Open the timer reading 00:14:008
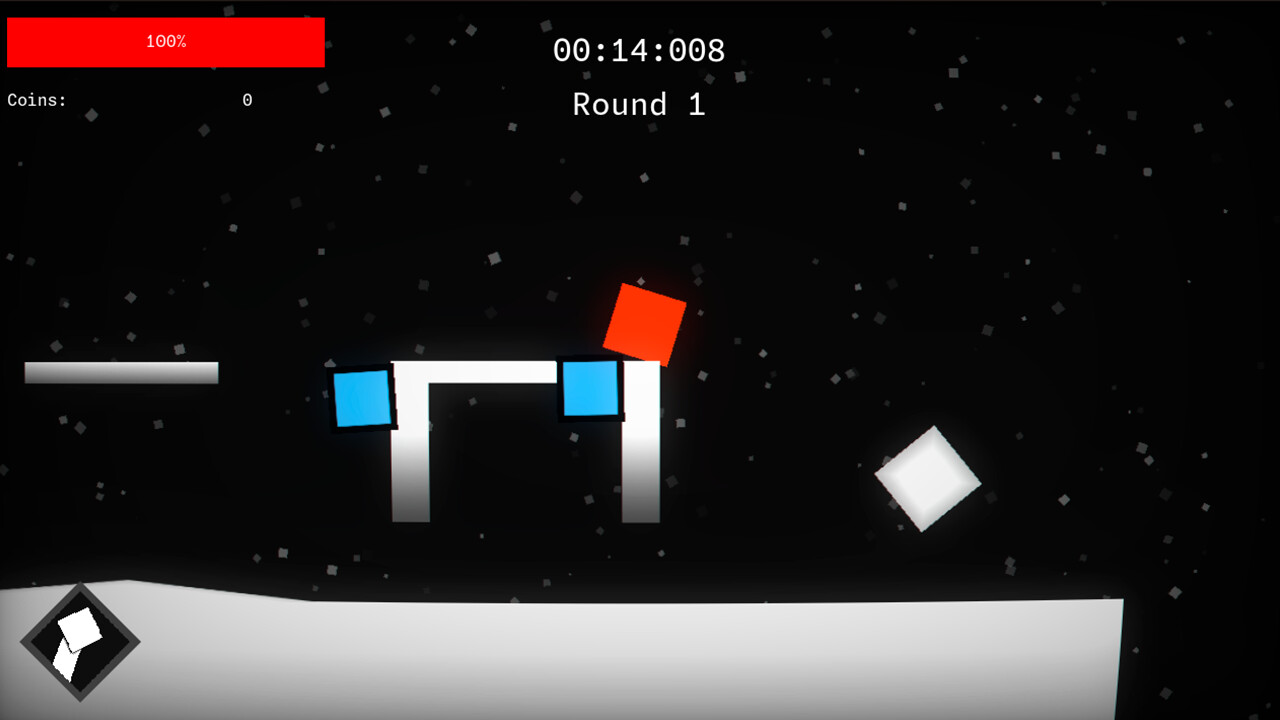 pos(639,50)
